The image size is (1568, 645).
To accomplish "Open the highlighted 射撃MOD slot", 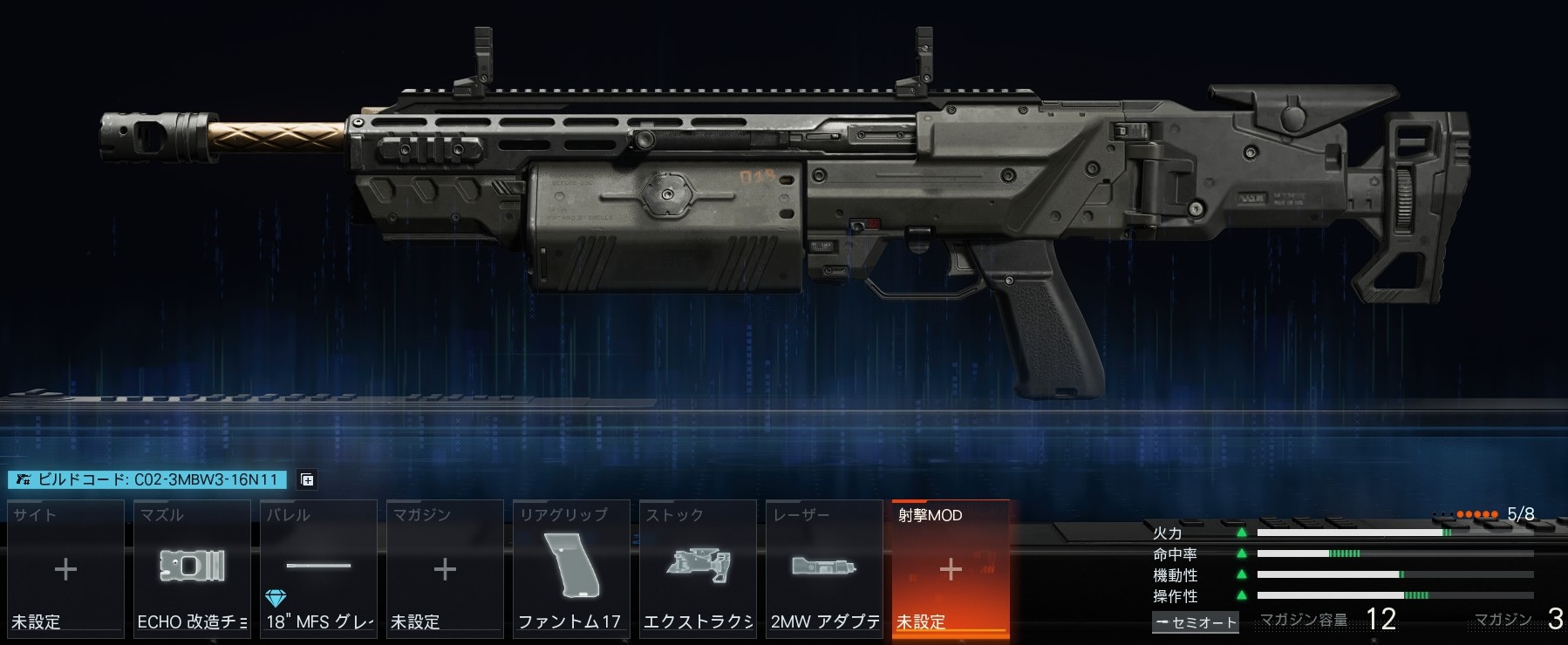I will point(951,568).
